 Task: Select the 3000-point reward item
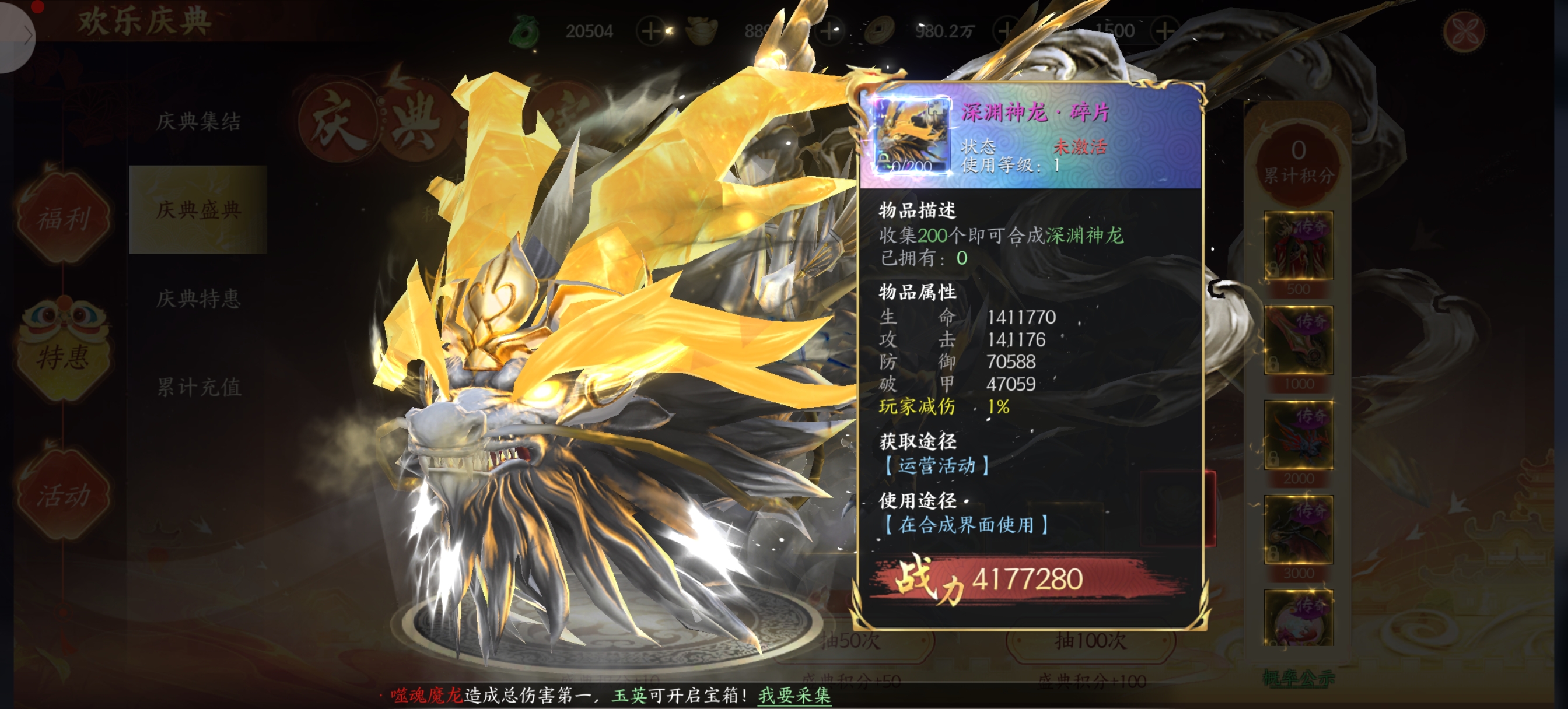point(1298,529)
